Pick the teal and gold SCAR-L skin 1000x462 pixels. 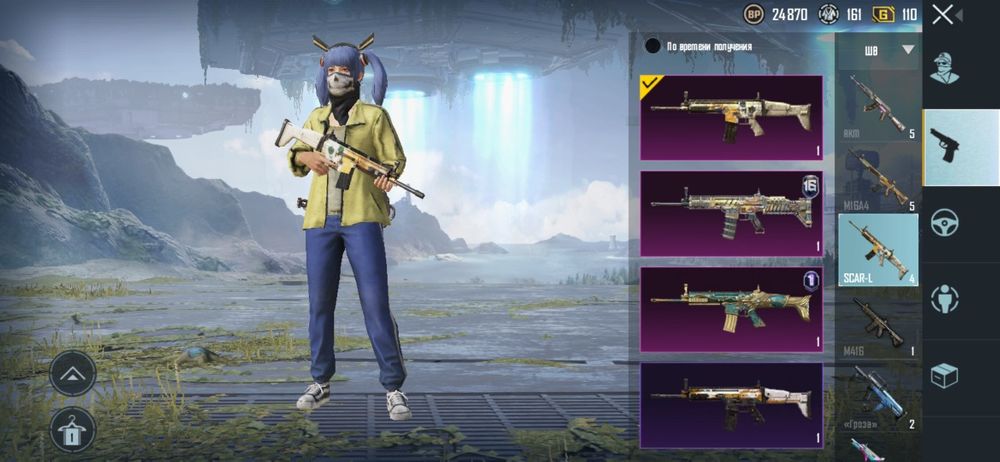731,309
